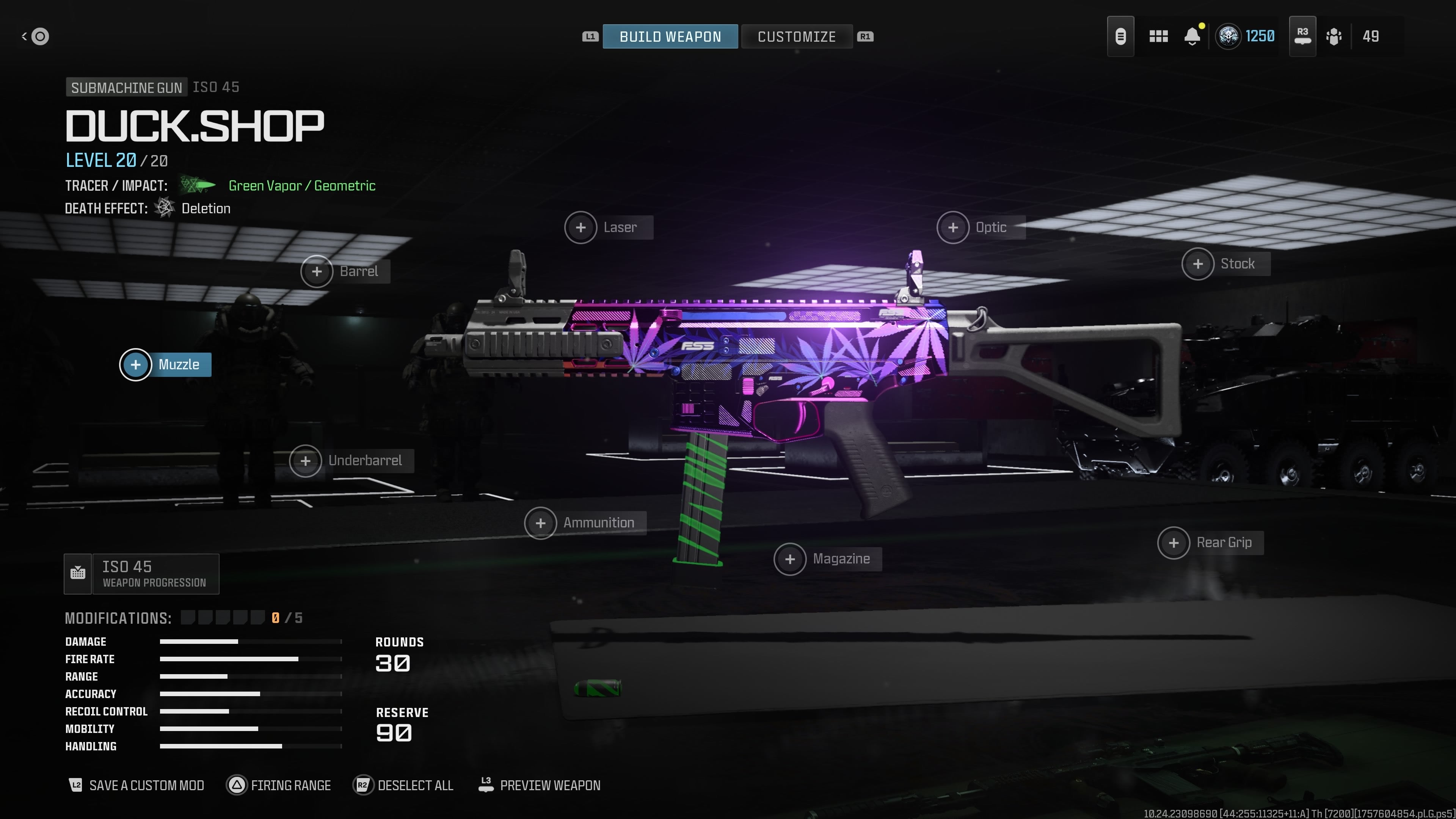This screenshot has width=1456, height=819.
Task: Open the notifications bell
Action: click(x=1192, y=37)
